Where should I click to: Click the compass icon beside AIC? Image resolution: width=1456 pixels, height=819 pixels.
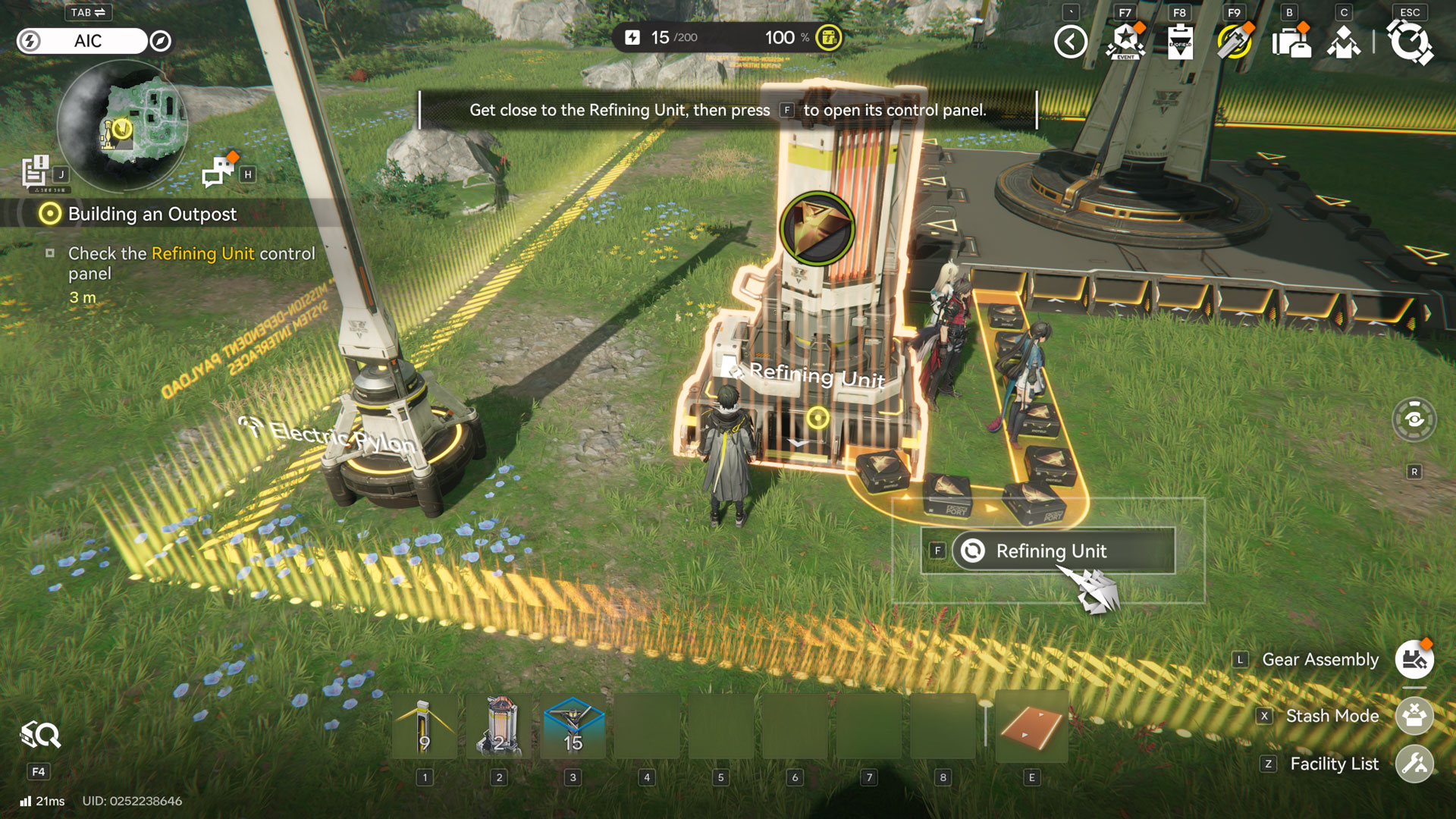pos(160,41)
